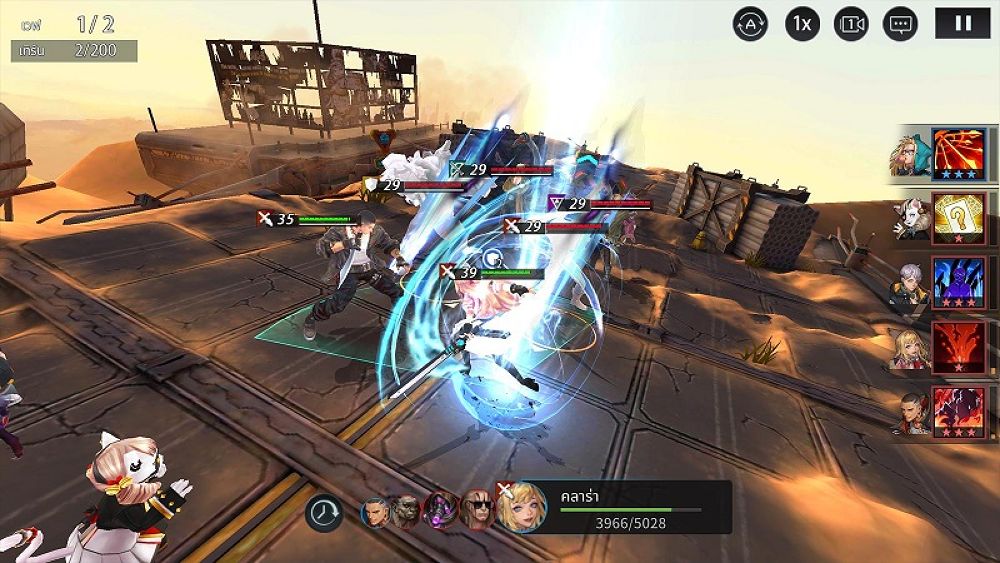Switch the camera view
This screenshot has width=1000, height=563.
point(851,23)
